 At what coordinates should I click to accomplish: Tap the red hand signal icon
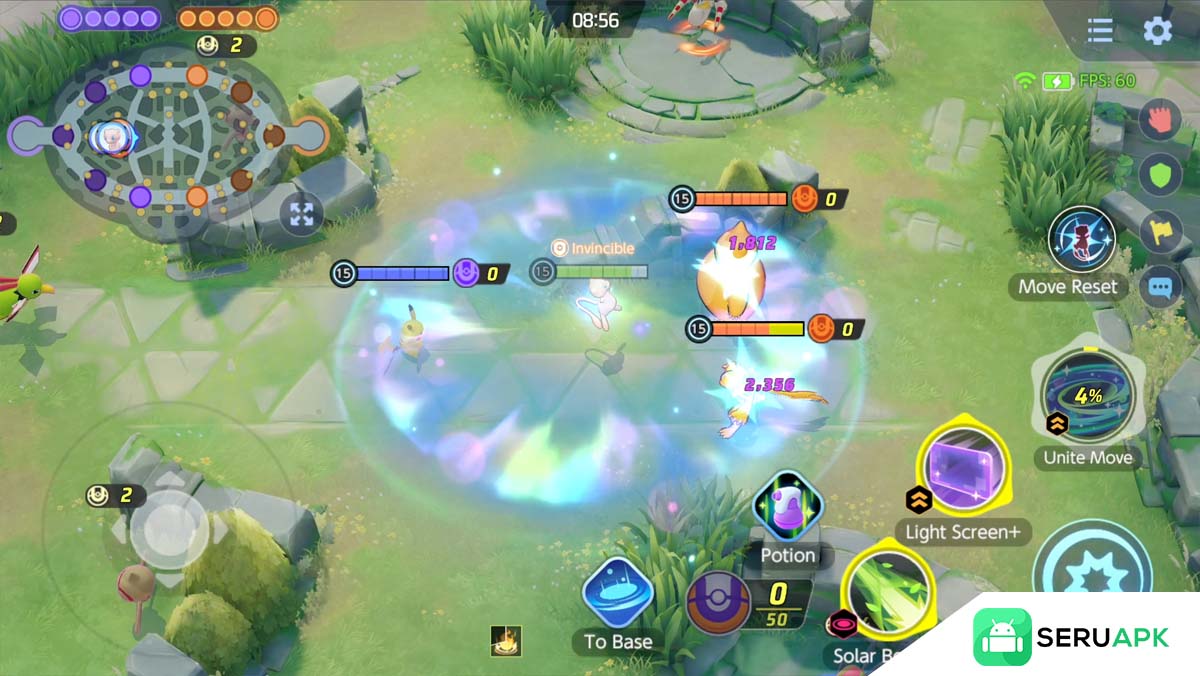pos(1160,119)
